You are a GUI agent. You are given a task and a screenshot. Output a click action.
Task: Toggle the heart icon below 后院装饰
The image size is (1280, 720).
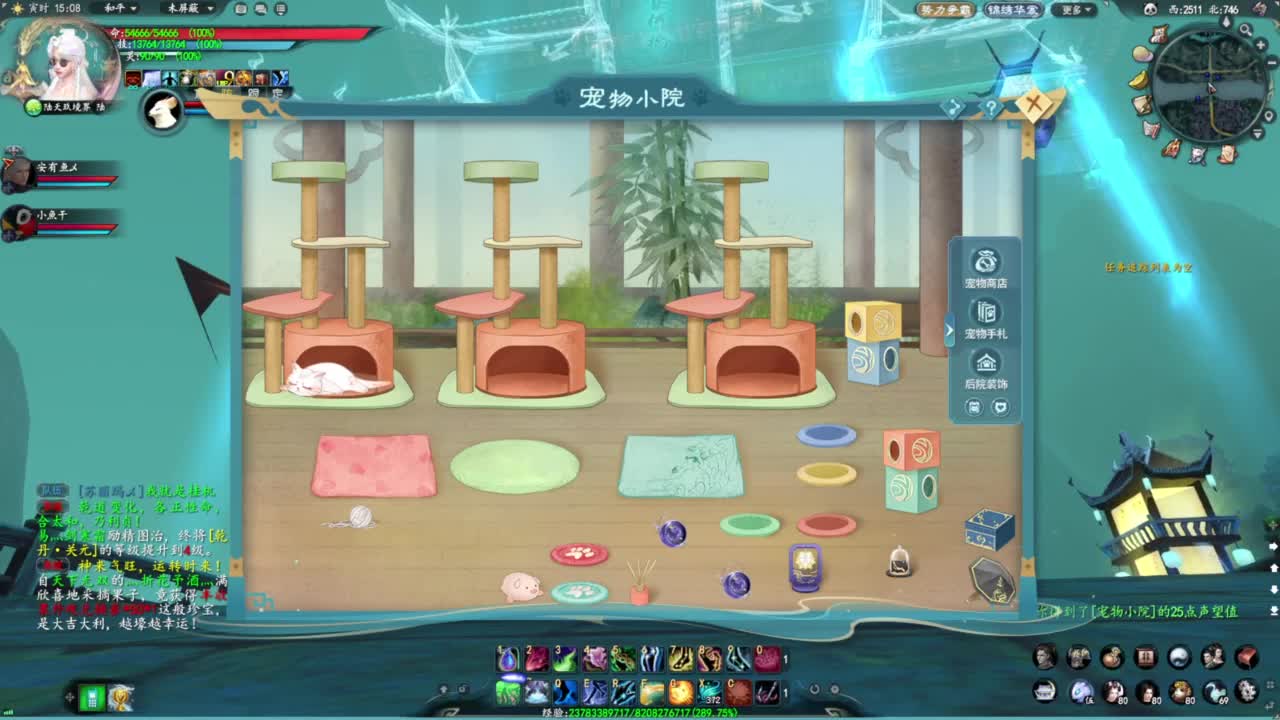pos(1001,406)
